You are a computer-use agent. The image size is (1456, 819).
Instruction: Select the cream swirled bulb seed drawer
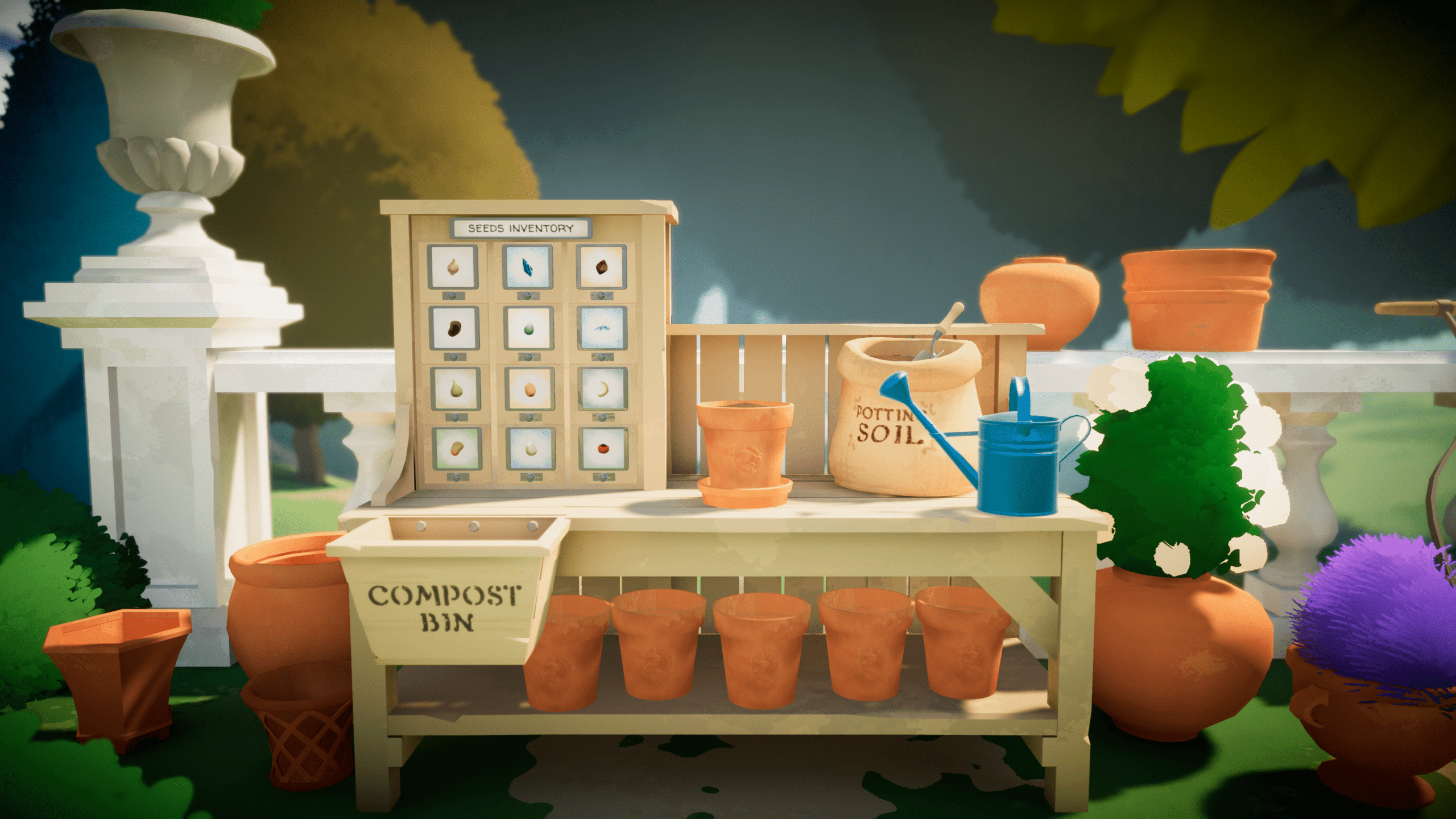coord(453,267)
